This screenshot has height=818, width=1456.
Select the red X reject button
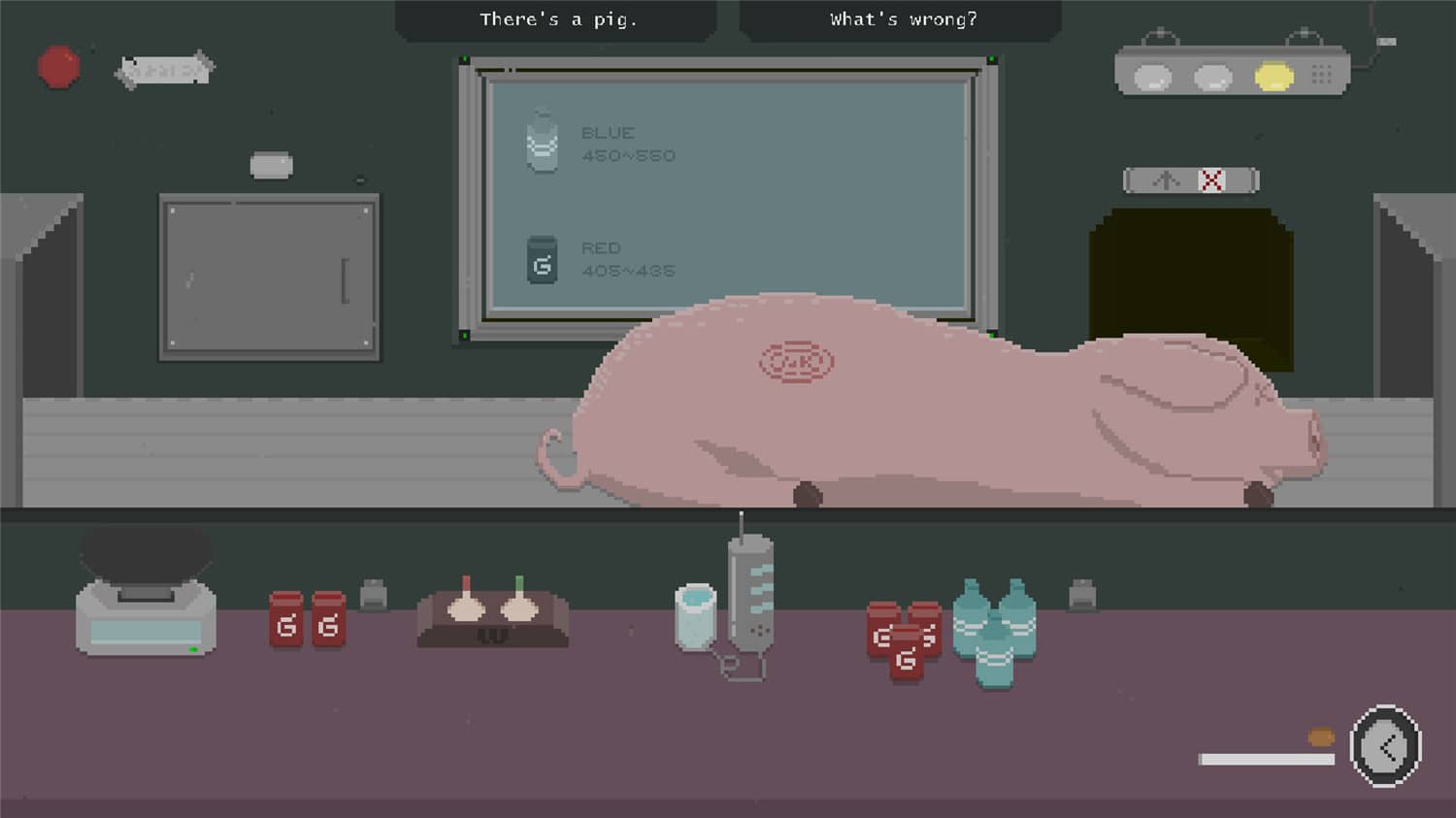(x=1211, y=180)
